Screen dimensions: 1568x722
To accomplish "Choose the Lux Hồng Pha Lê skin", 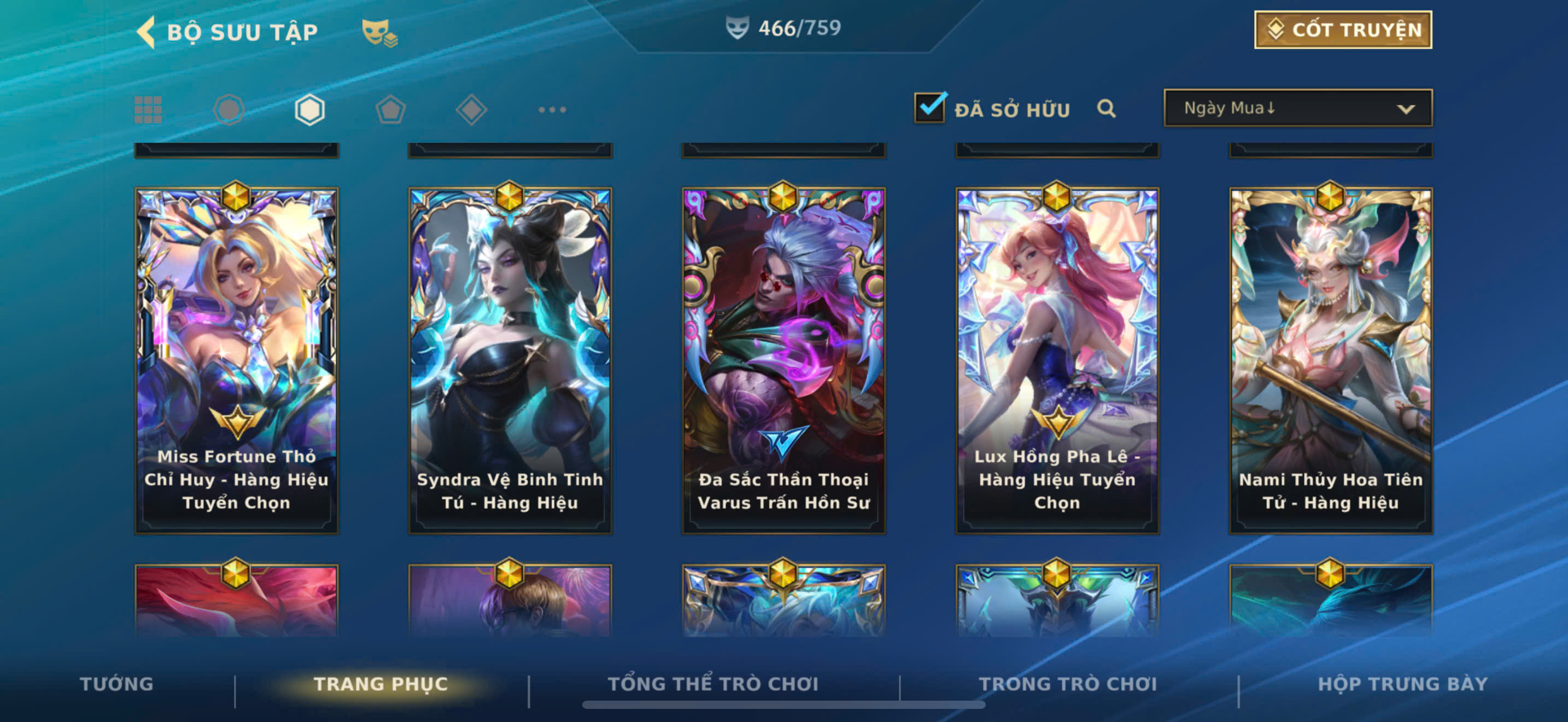I will click(1057, 359).
